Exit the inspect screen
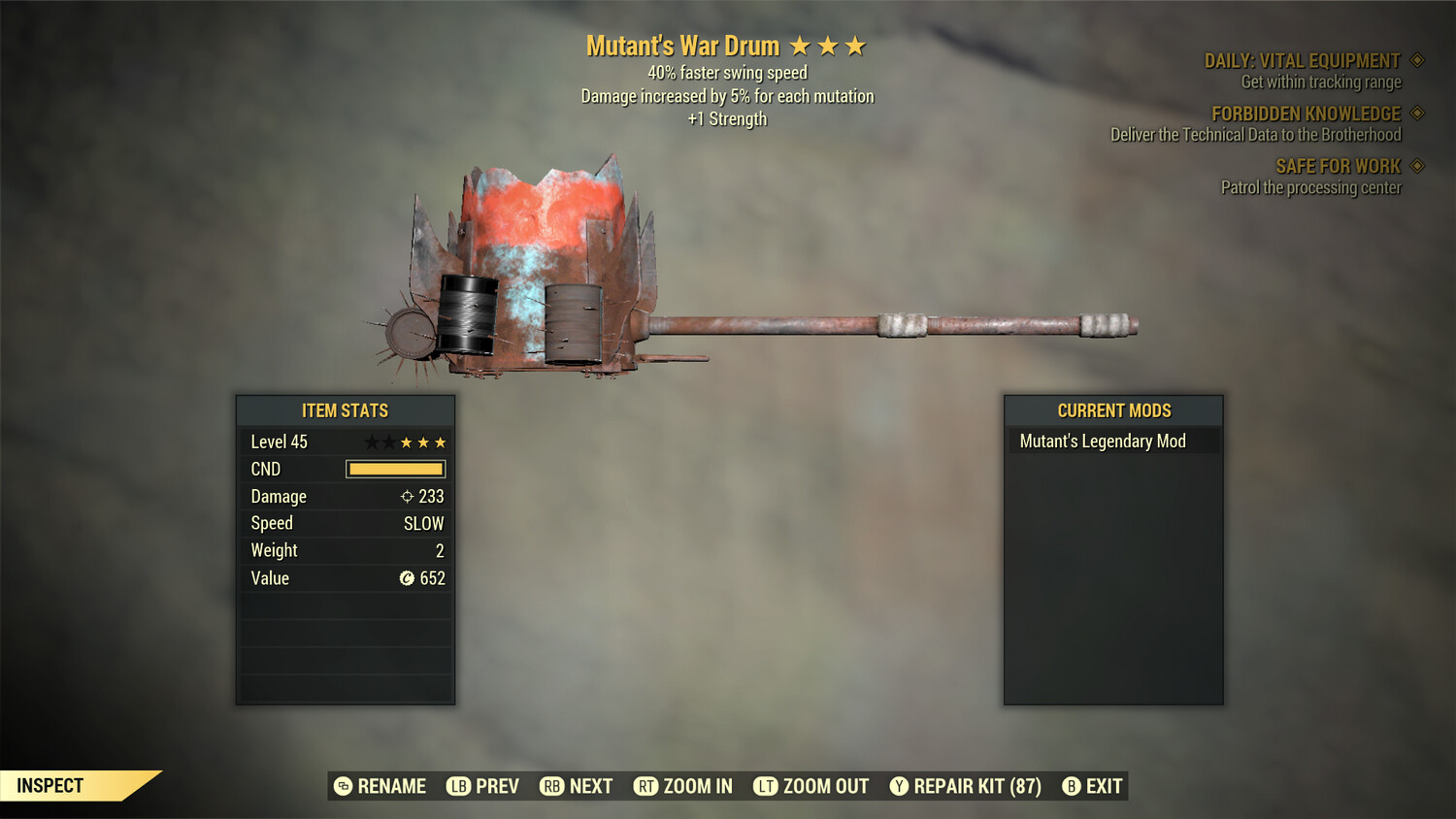Image resolution: width=1456 pixels, height=819 pixels. click(x=1092, y=786)
